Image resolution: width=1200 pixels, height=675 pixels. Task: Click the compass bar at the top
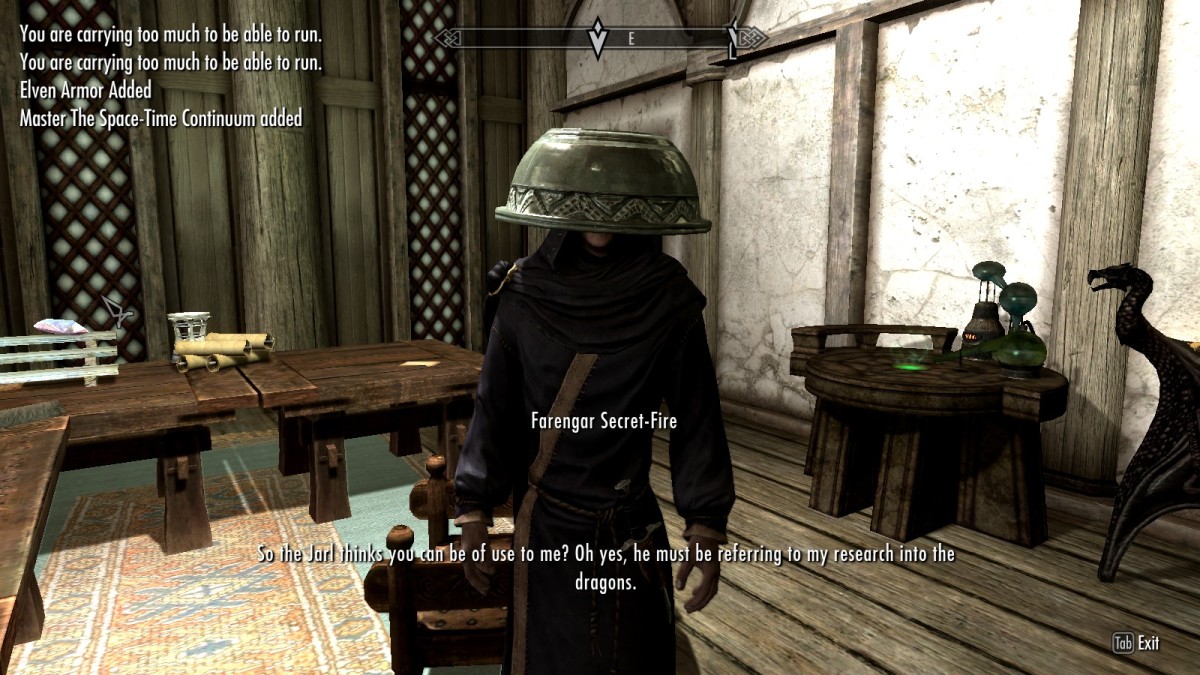click(x=600, y=38)
